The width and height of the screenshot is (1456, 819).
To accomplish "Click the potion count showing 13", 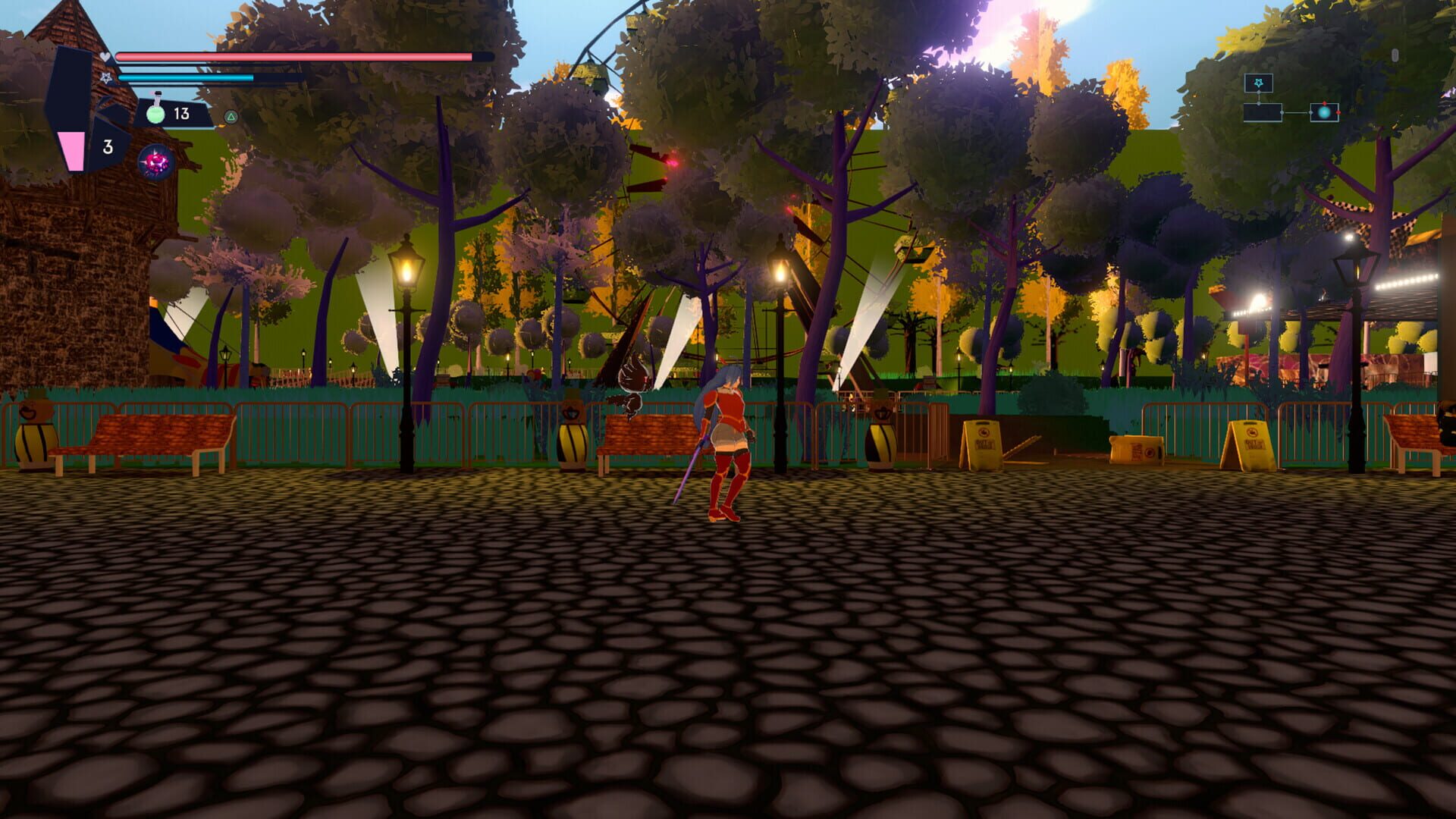I will click(181, 113).
